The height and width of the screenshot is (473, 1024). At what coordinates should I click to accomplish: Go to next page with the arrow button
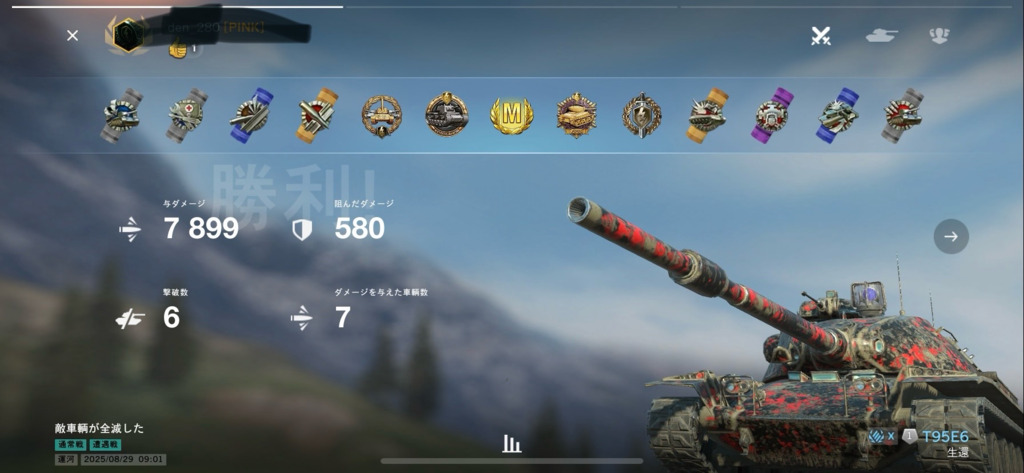(951, 237)
